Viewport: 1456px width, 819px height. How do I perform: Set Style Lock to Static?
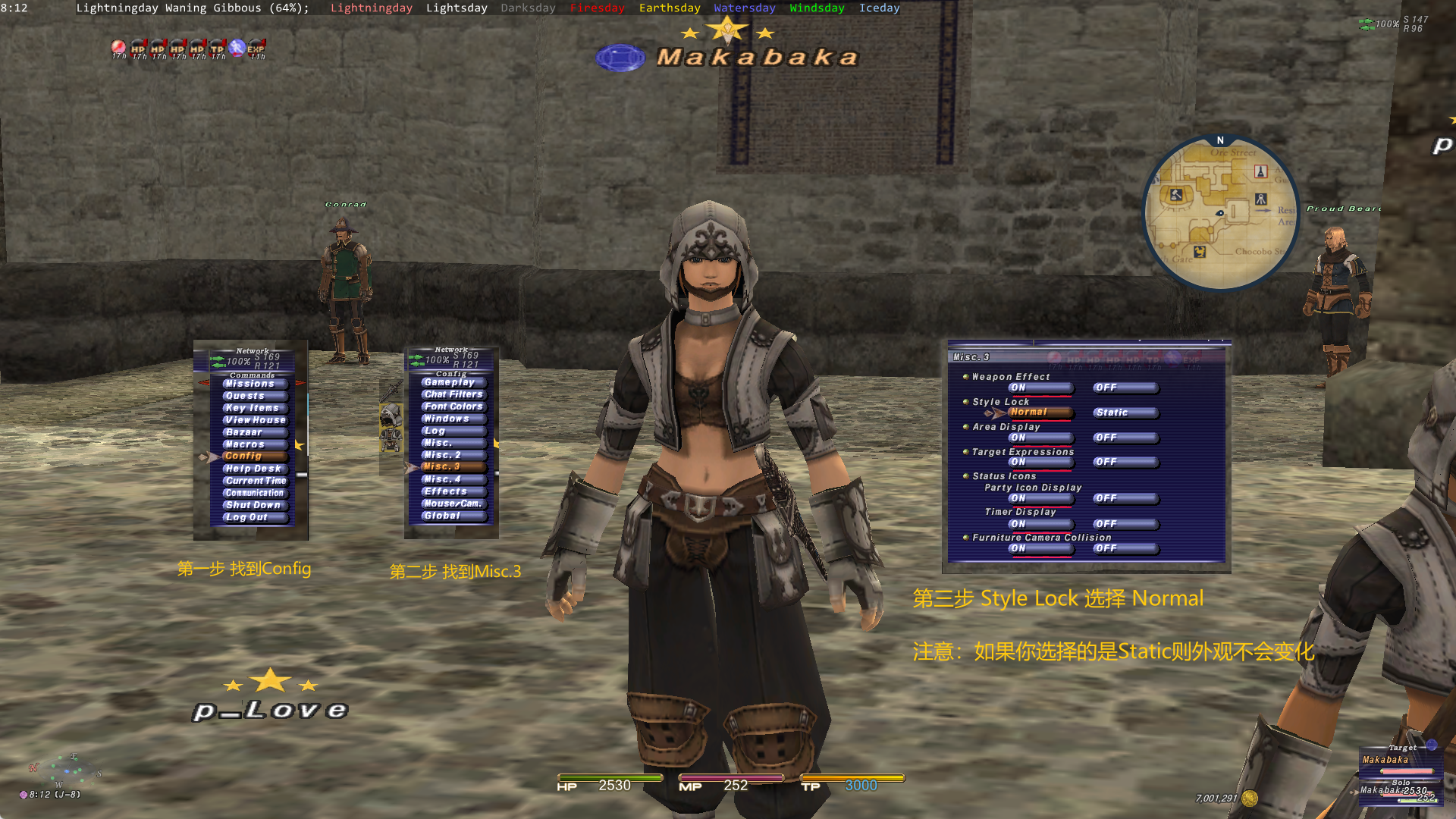1113,413
